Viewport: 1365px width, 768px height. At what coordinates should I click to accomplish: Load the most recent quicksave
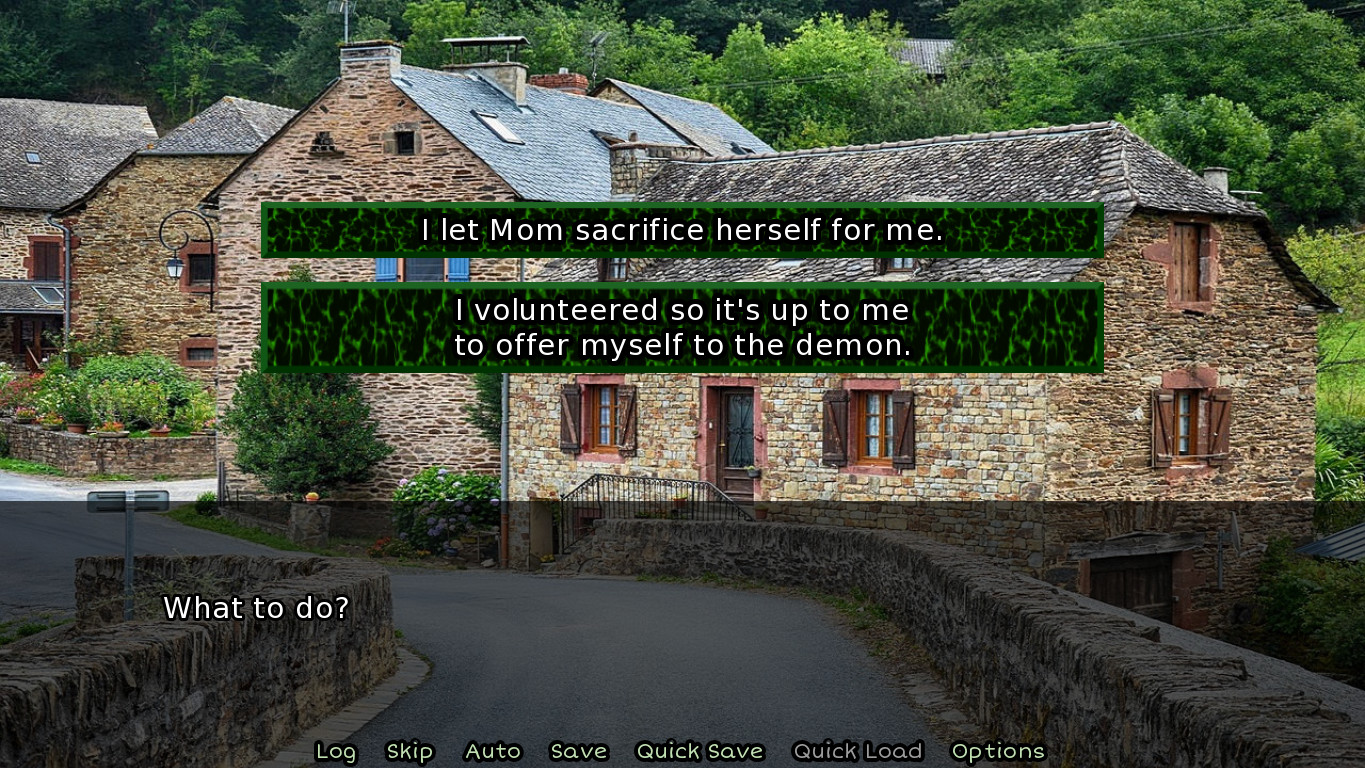(858, 751)
